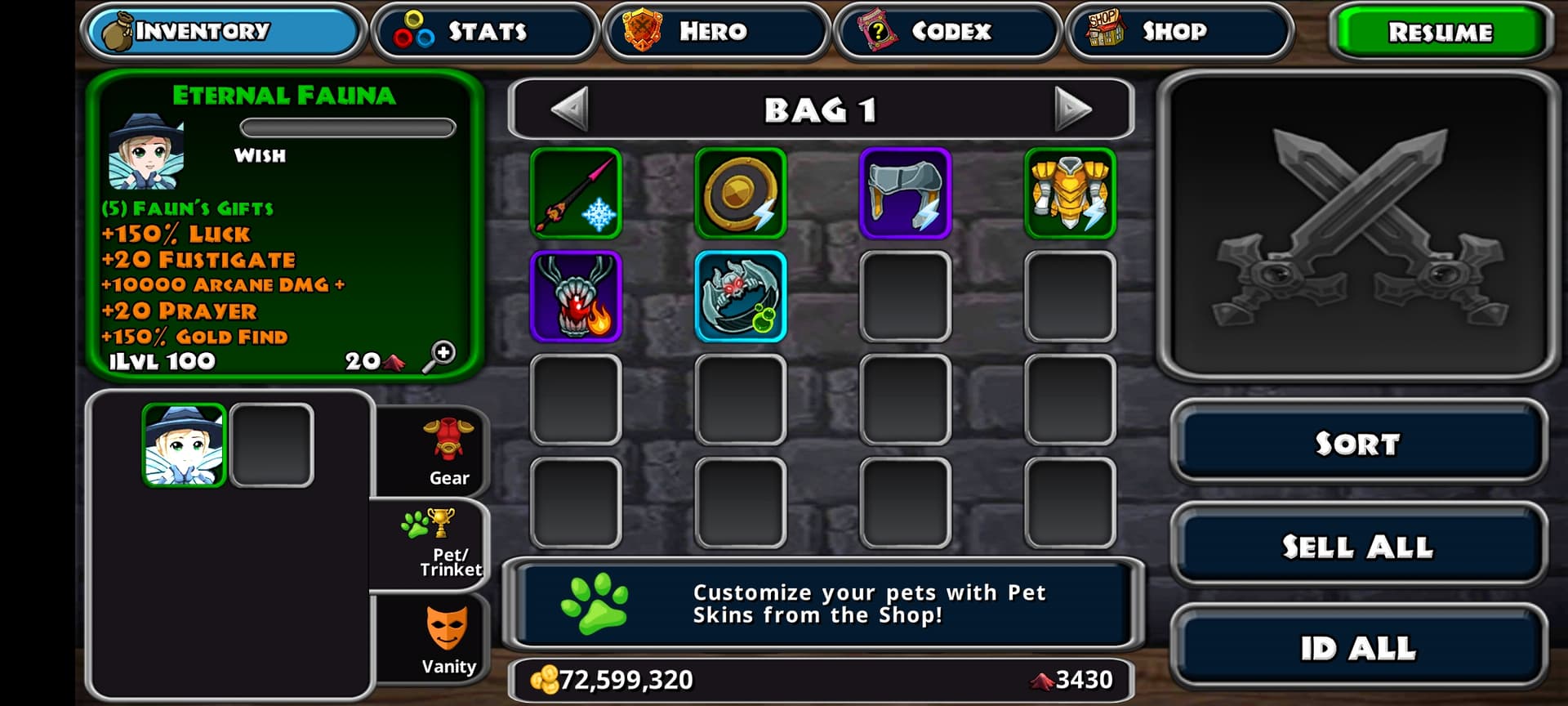Select the ice spear item
1568x706 pixels.
coord(576,194)
